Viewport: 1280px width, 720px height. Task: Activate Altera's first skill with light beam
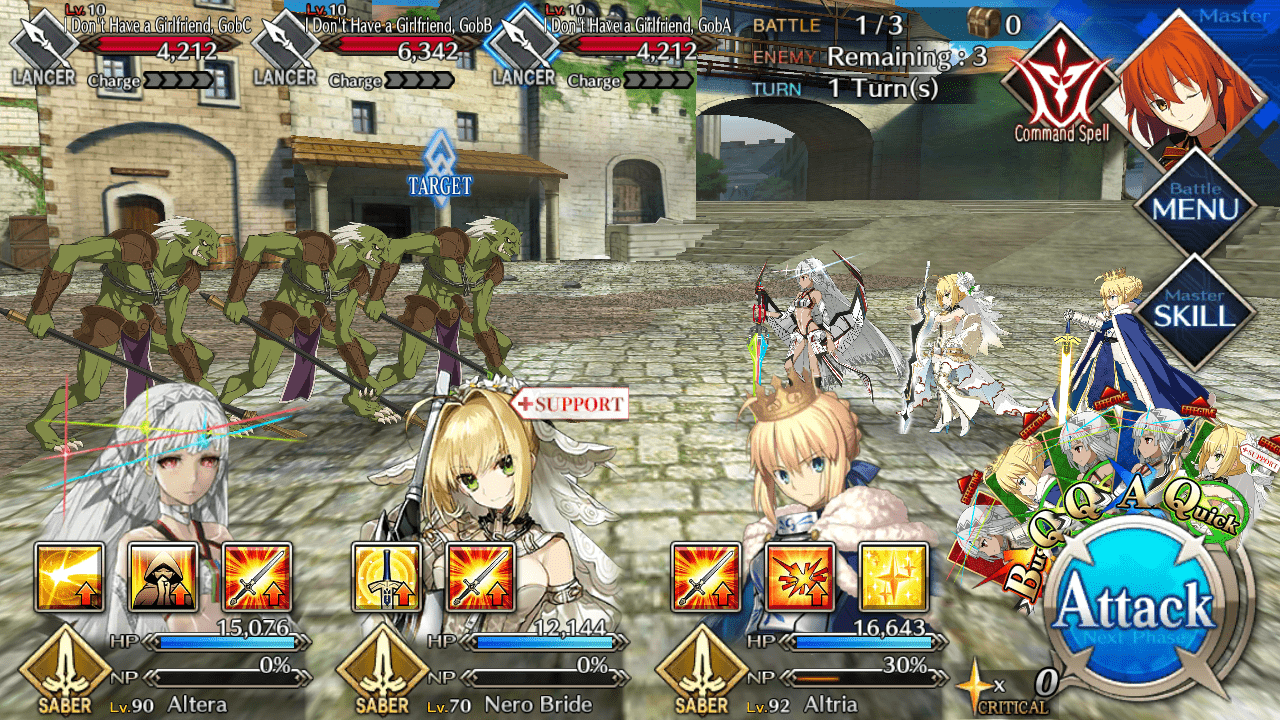point(69,577)
